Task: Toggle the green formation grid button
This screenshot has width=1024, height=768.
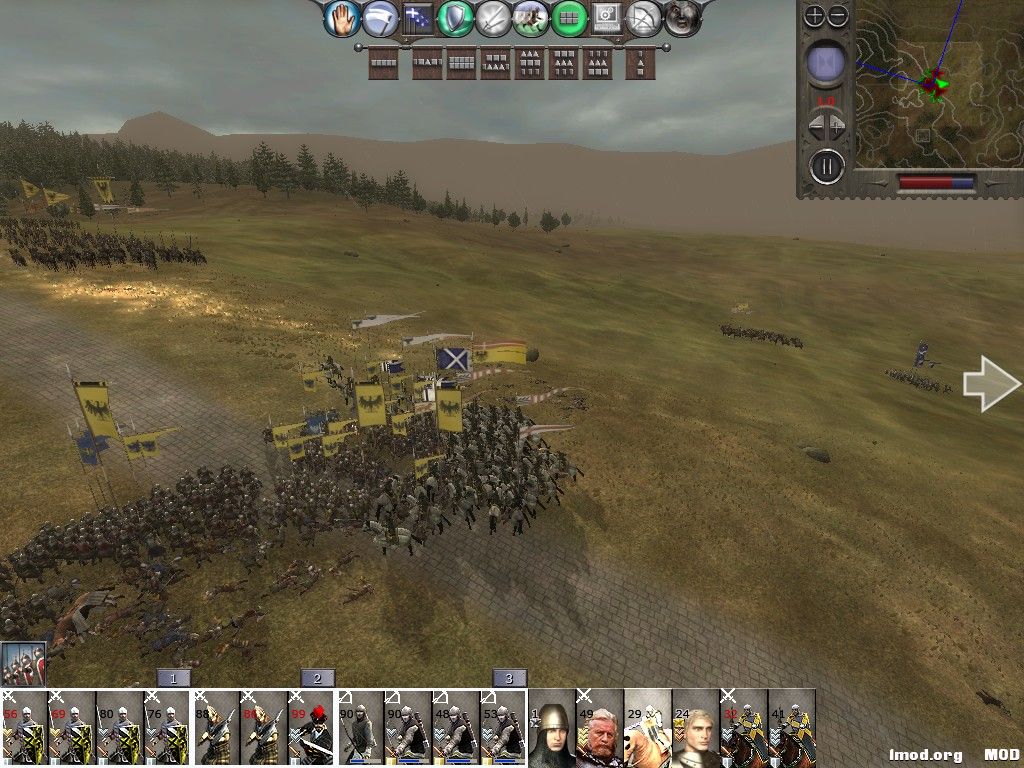Action: [569, 18]
